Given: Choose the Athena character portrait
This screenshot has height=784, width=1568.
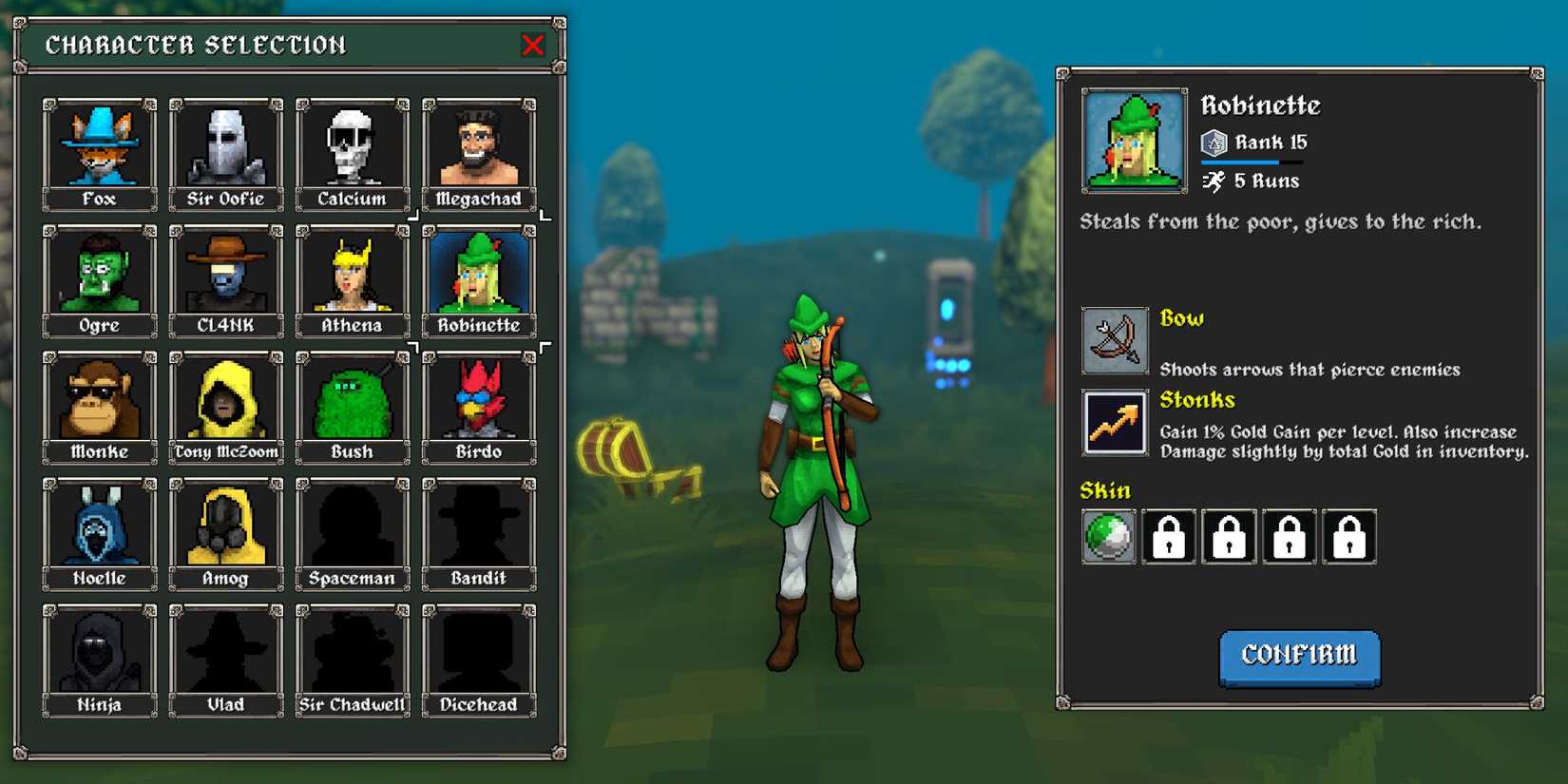Looking at the screenshot, I should pos(352,274).
